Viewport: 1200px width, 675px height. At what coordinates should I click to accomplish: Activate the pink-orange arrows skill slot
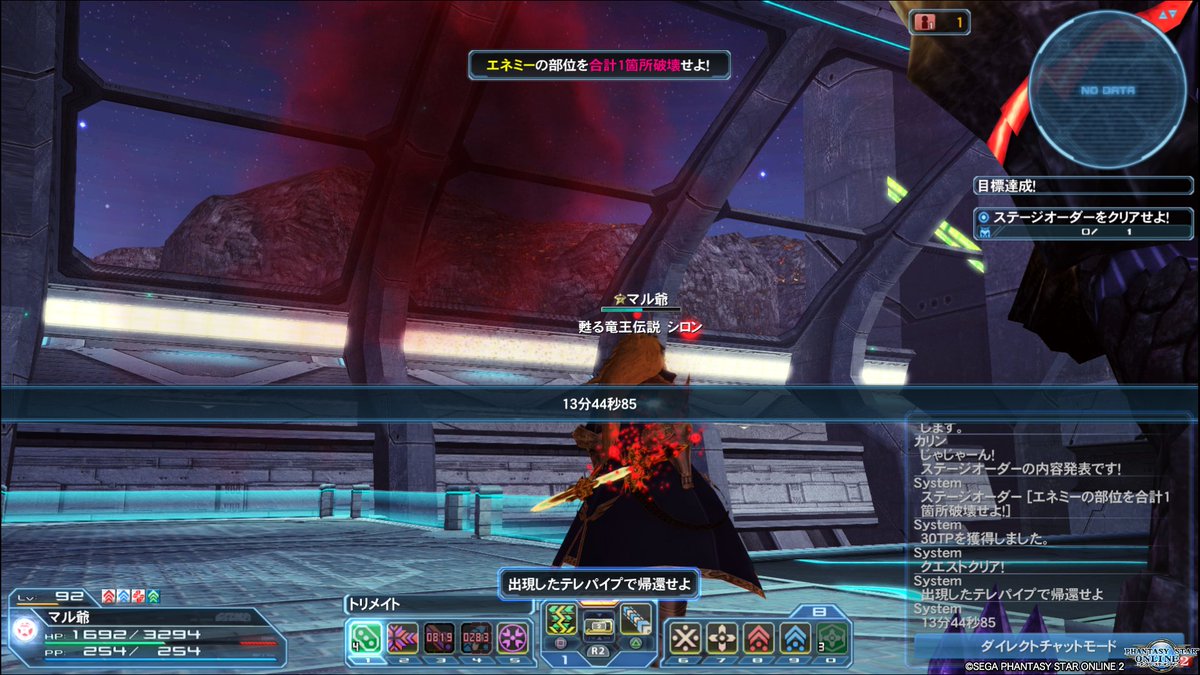[x=401, y=637]
